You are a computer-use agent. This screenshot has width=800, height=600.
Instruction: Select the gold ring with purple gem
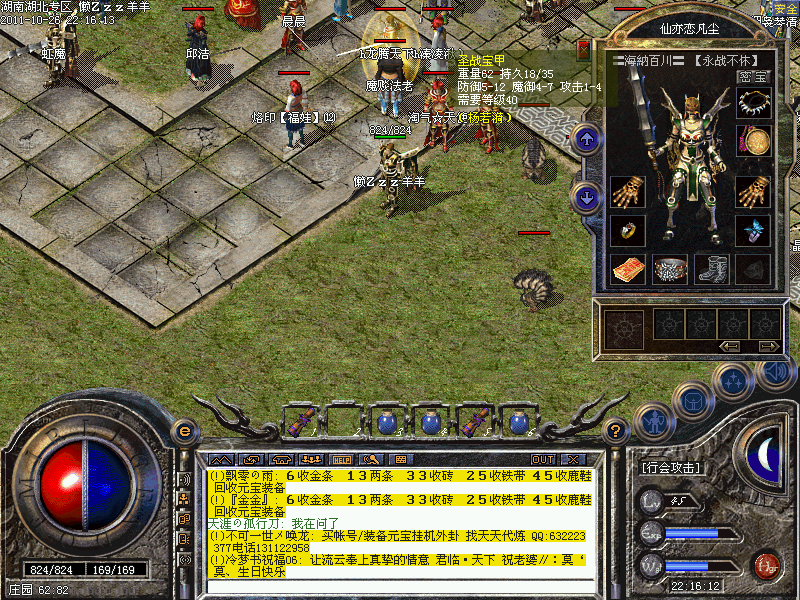[627, 230]
